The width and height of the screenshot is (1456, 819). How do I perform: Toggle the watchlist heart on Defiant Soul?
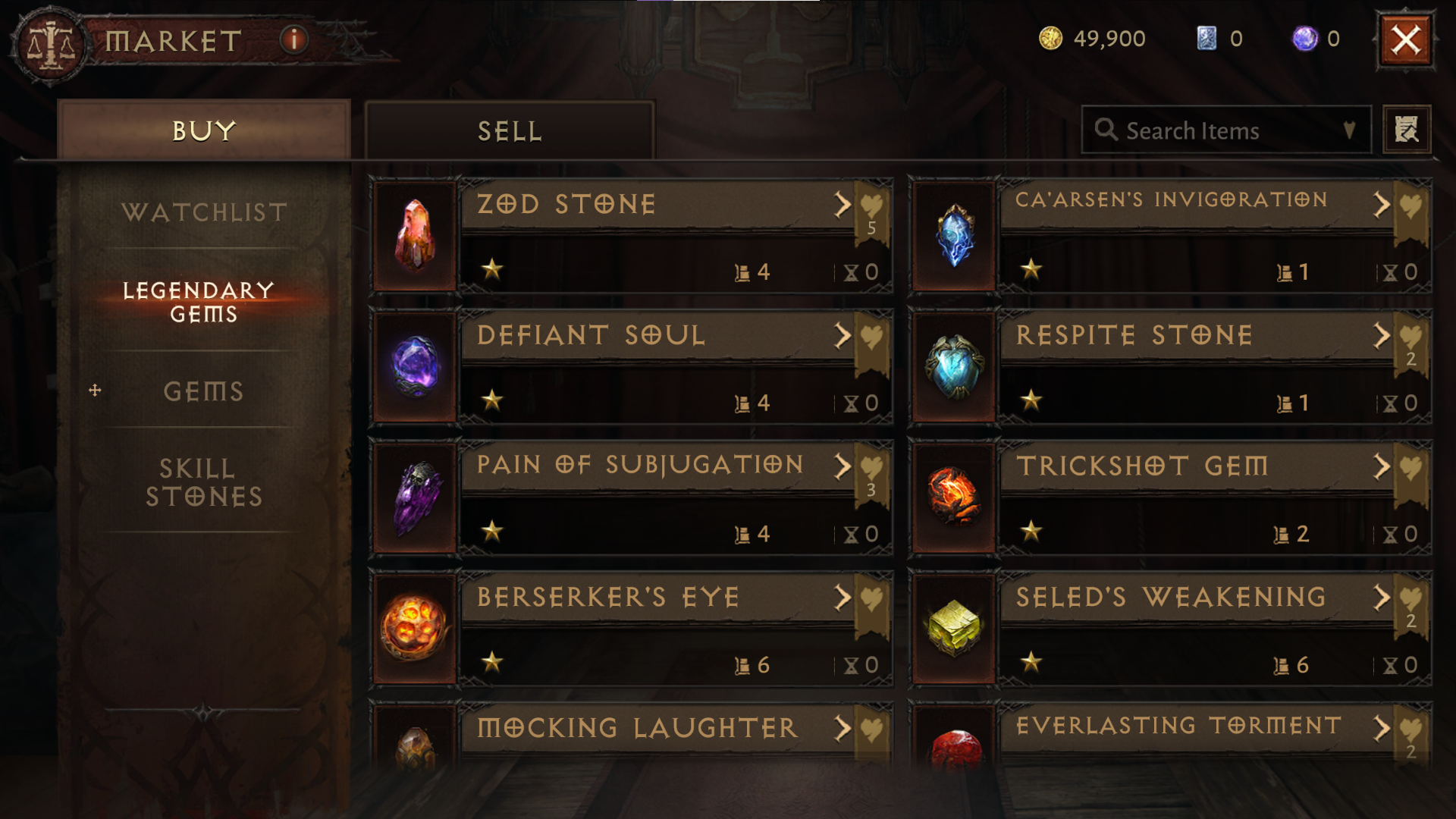pyautogui.click(x=872, y=334)
